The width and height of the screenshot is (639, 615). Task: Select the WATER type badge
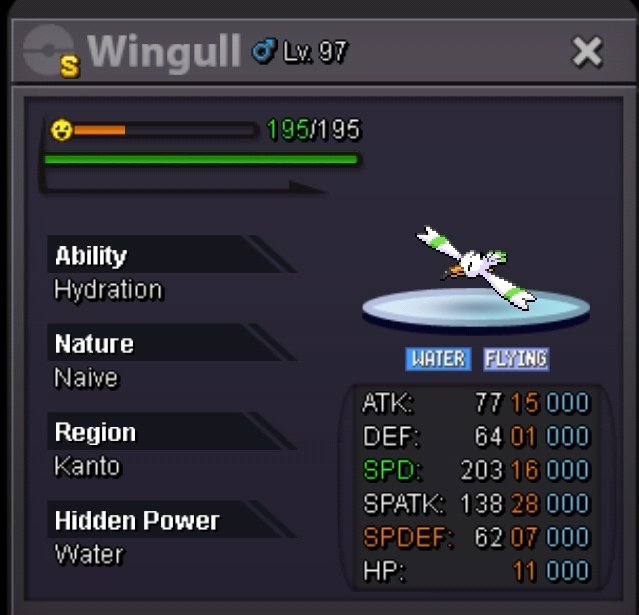coord(438,358)
